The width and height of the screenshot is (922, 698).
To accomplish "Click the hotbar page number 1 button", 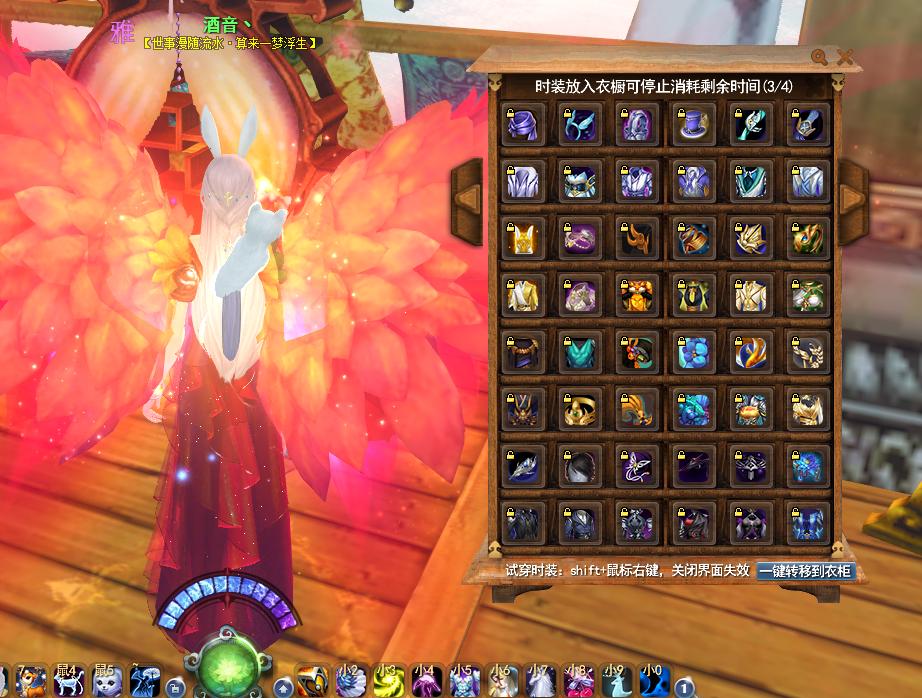I will pyautogui.click(x=684, y=686).
